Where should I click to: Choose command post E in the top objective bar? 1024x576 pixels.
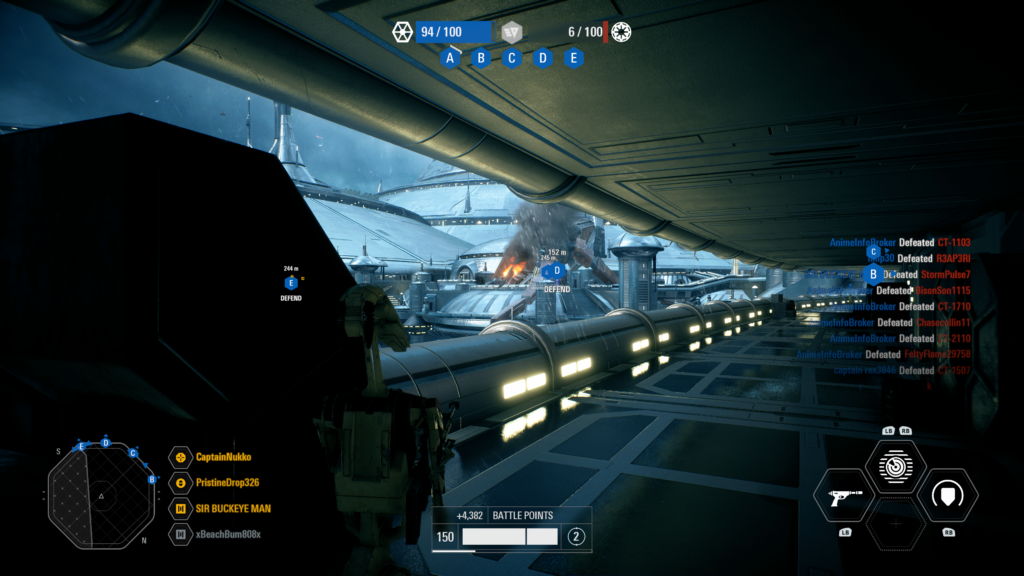point(574,58)
